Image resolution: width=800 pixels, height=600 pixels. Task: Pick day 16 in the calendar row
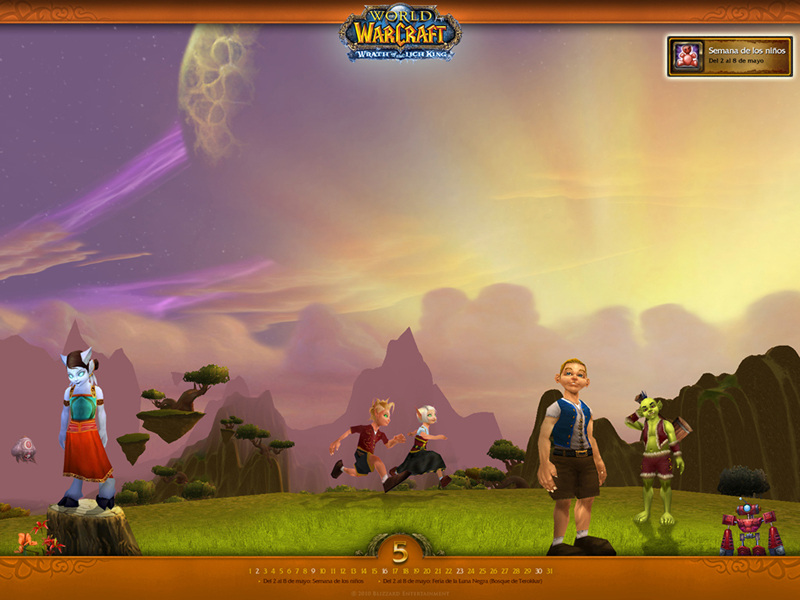pos(385,571)
